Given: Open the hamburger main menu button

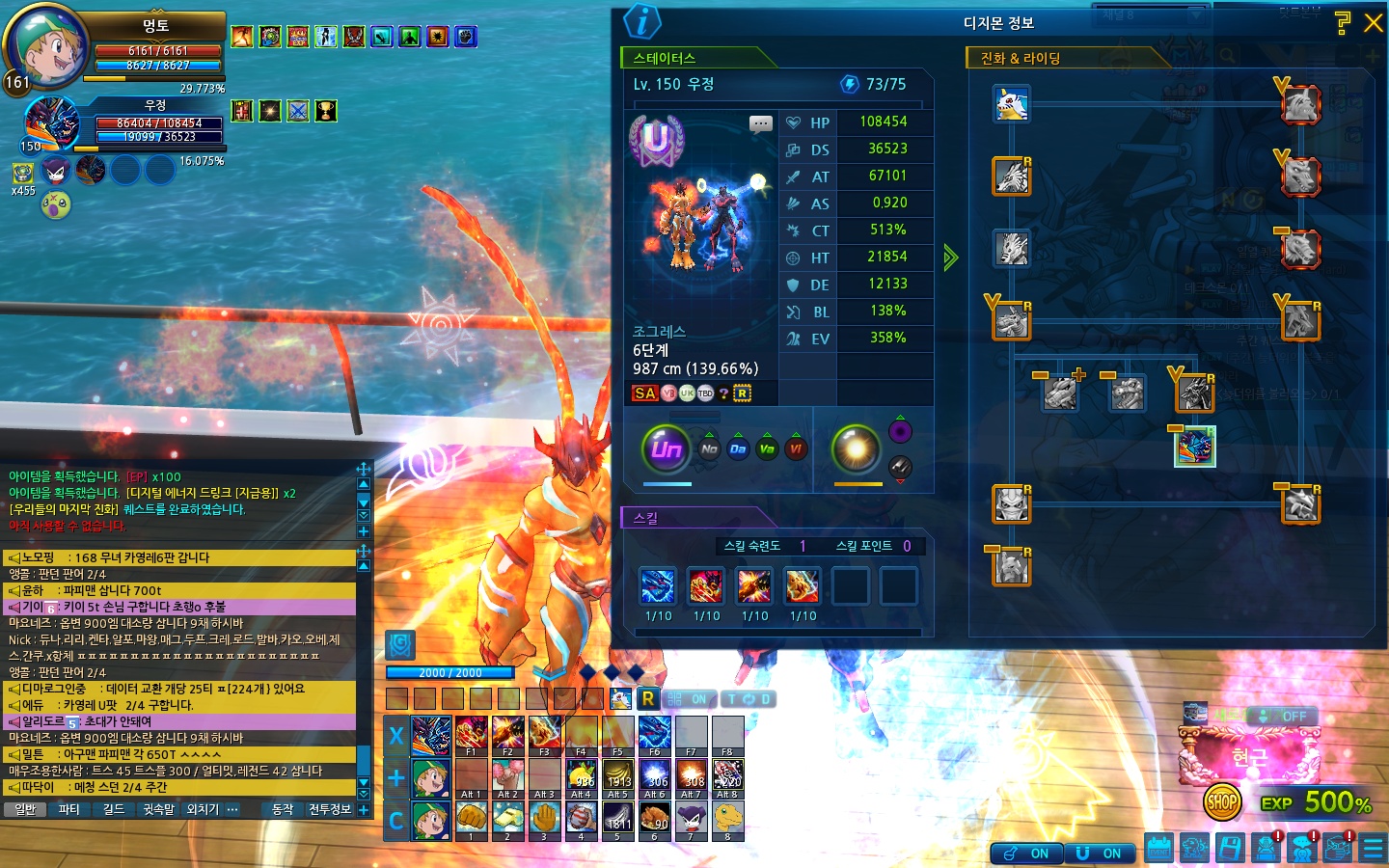Looking at the screenshot, I should 1373,848.
